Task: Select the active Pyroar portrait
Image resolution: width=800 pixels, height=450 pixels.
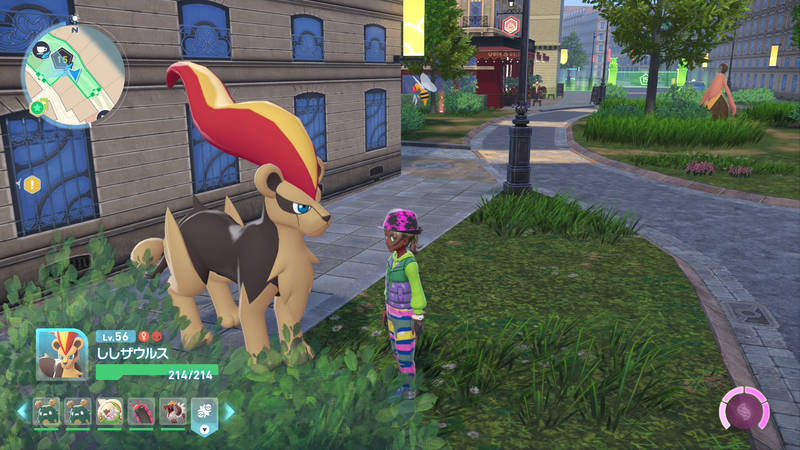Action: pyautogui.click(x=62, y=355)
